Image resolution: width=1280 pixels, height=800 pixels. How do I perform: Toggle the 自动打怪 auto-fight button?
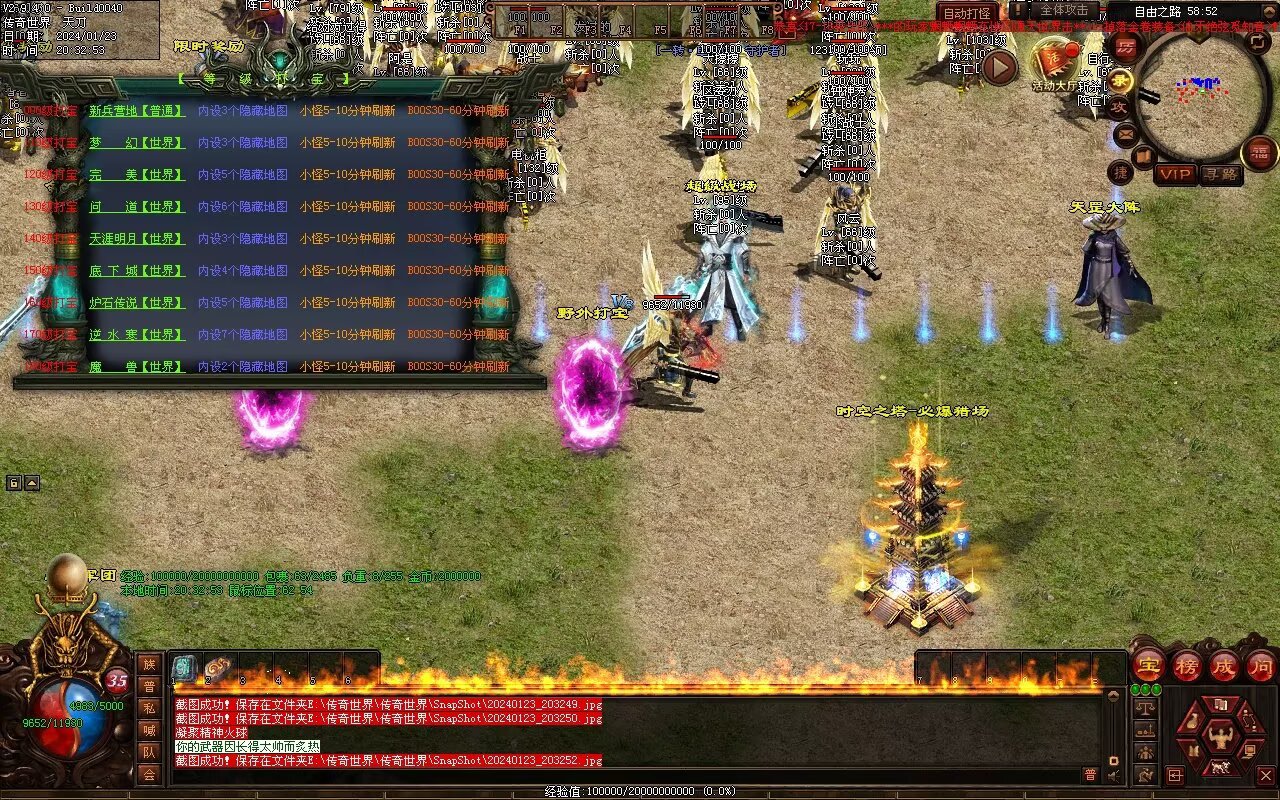(967, 13)
